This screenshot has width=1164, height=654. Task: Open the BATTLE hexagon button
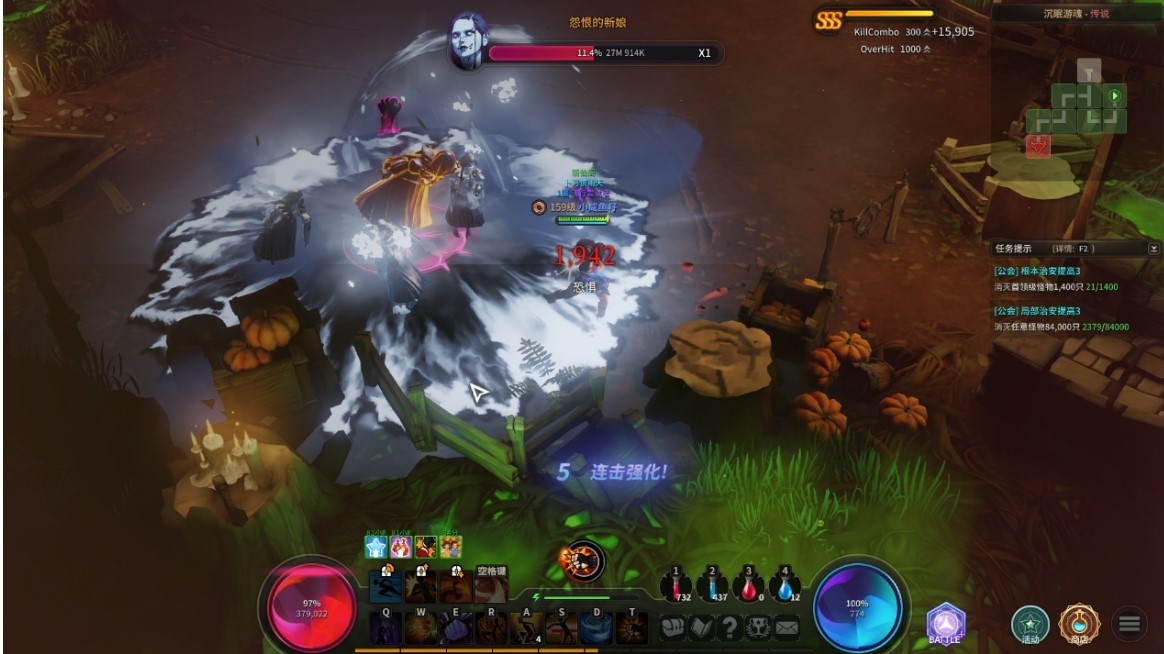[945, 623]
